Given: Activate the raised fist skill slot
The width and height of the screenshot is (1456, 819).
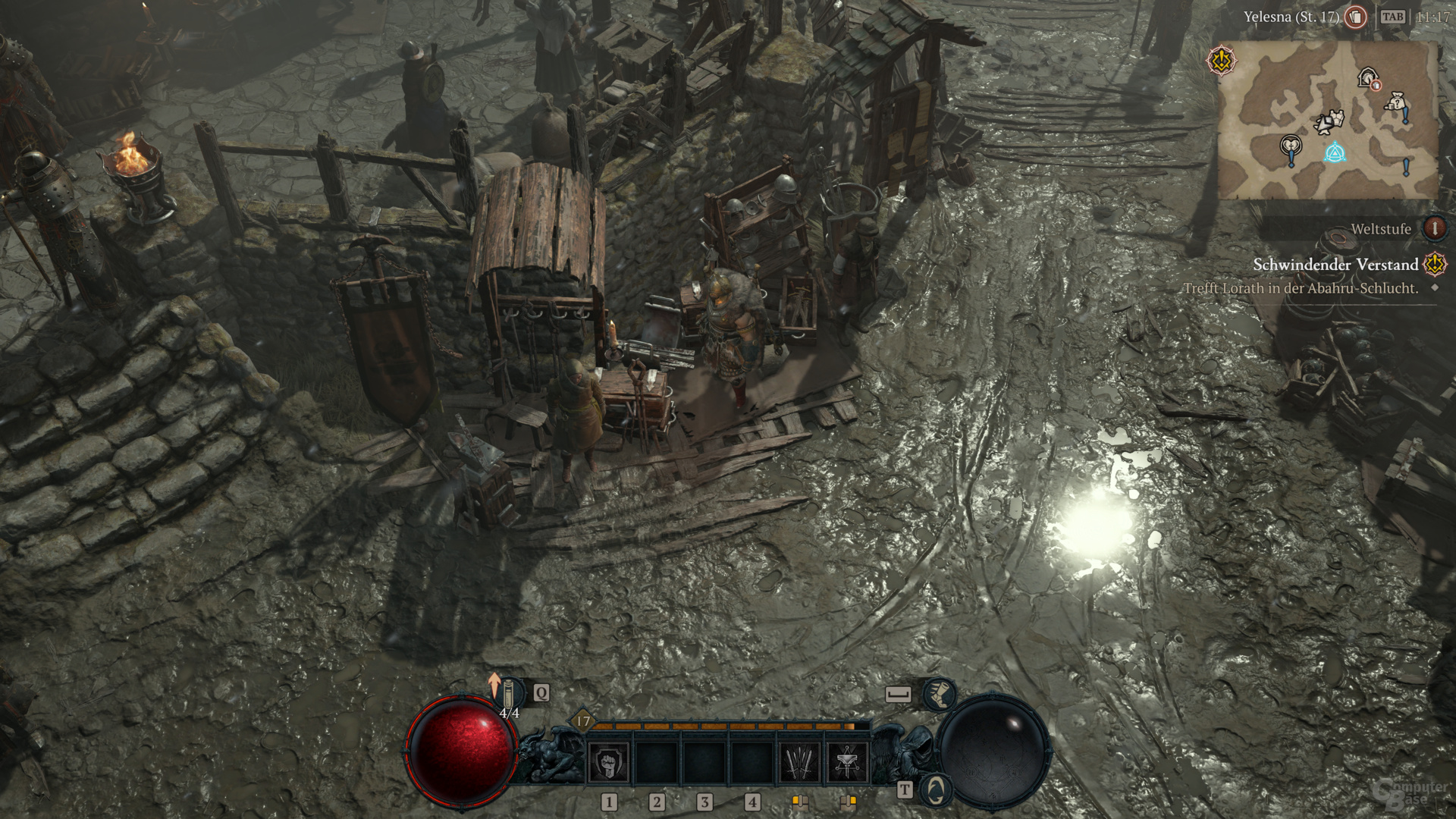Looking at the screenshot, I should point(608,763).
